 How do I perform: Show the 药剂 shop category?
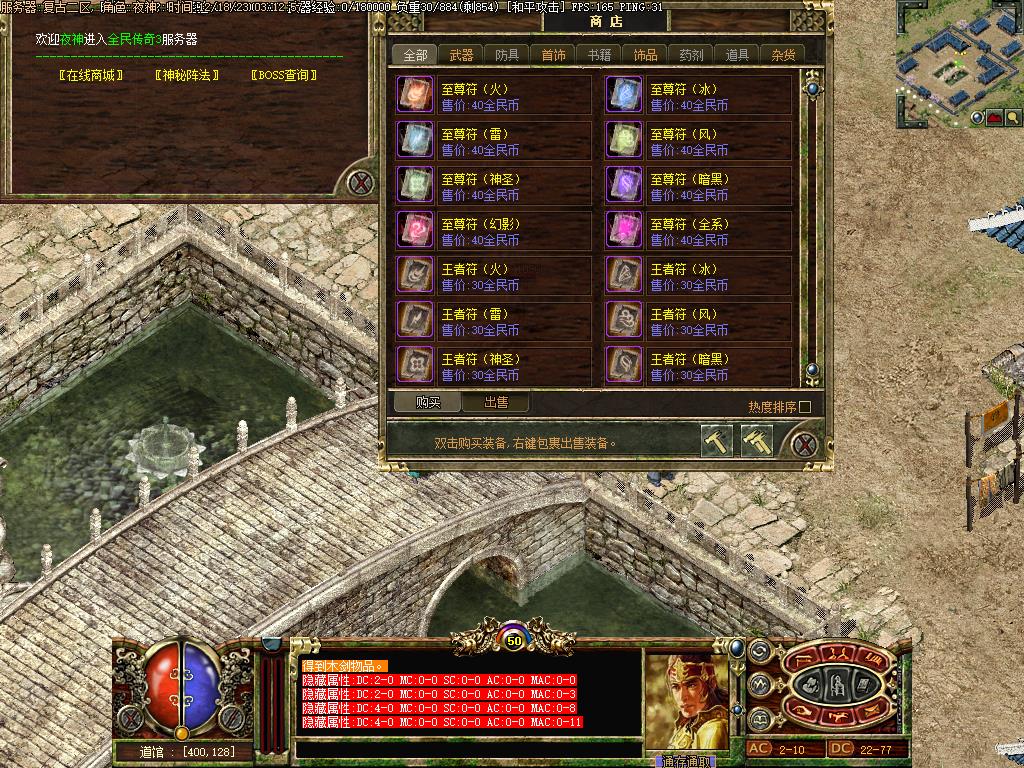[691, 55]
